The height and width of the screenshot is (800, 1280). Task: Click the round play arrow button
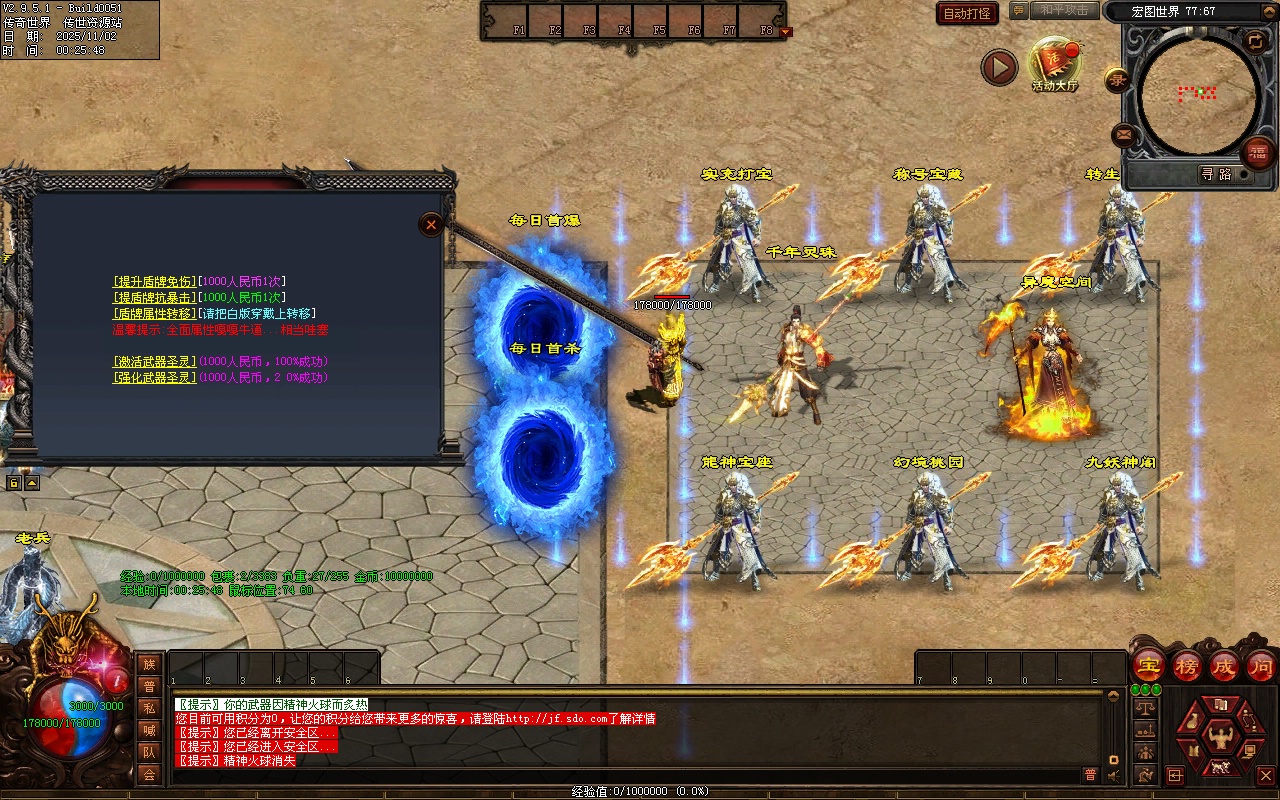tap(998, 67)
